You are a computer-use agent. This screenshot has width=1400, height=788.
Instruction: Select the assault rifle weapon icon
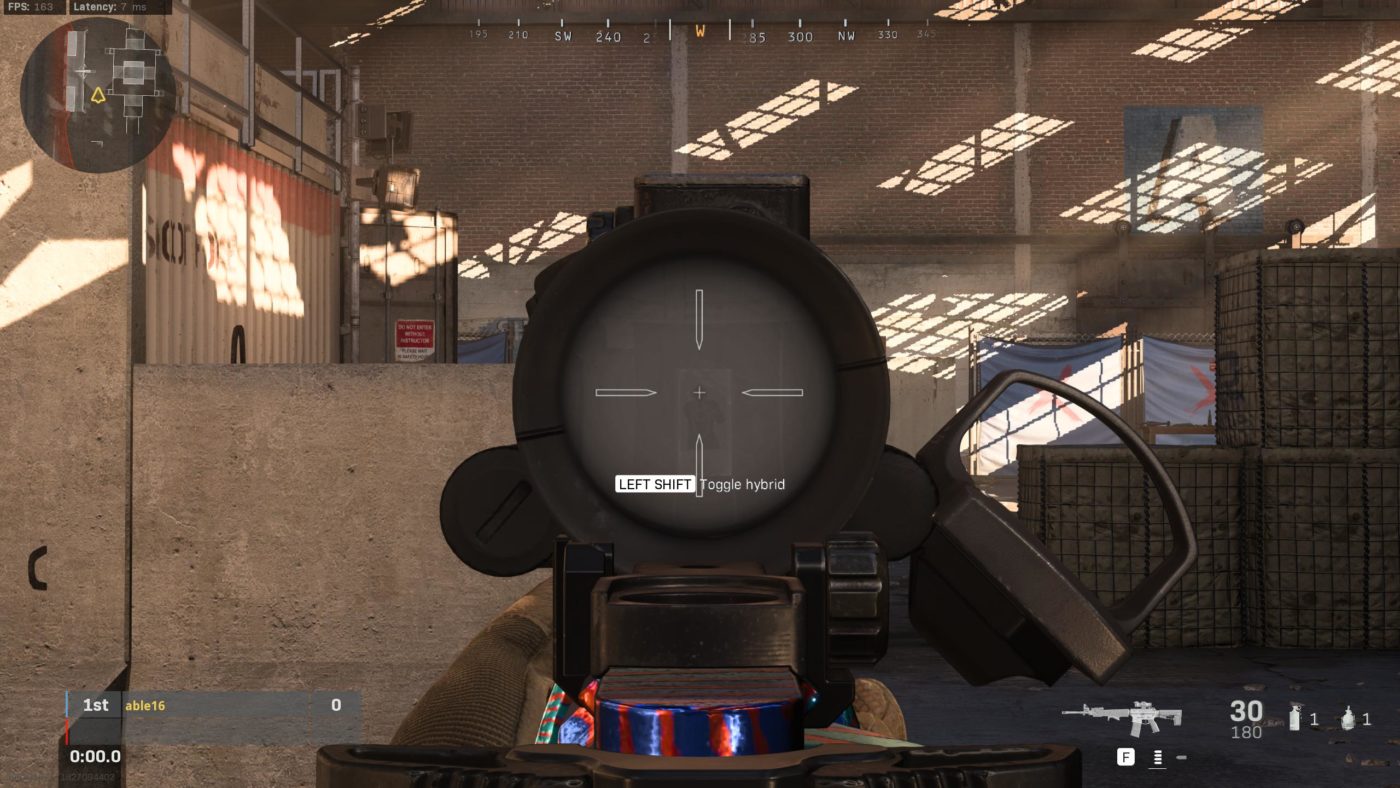tap(1122, 716)
